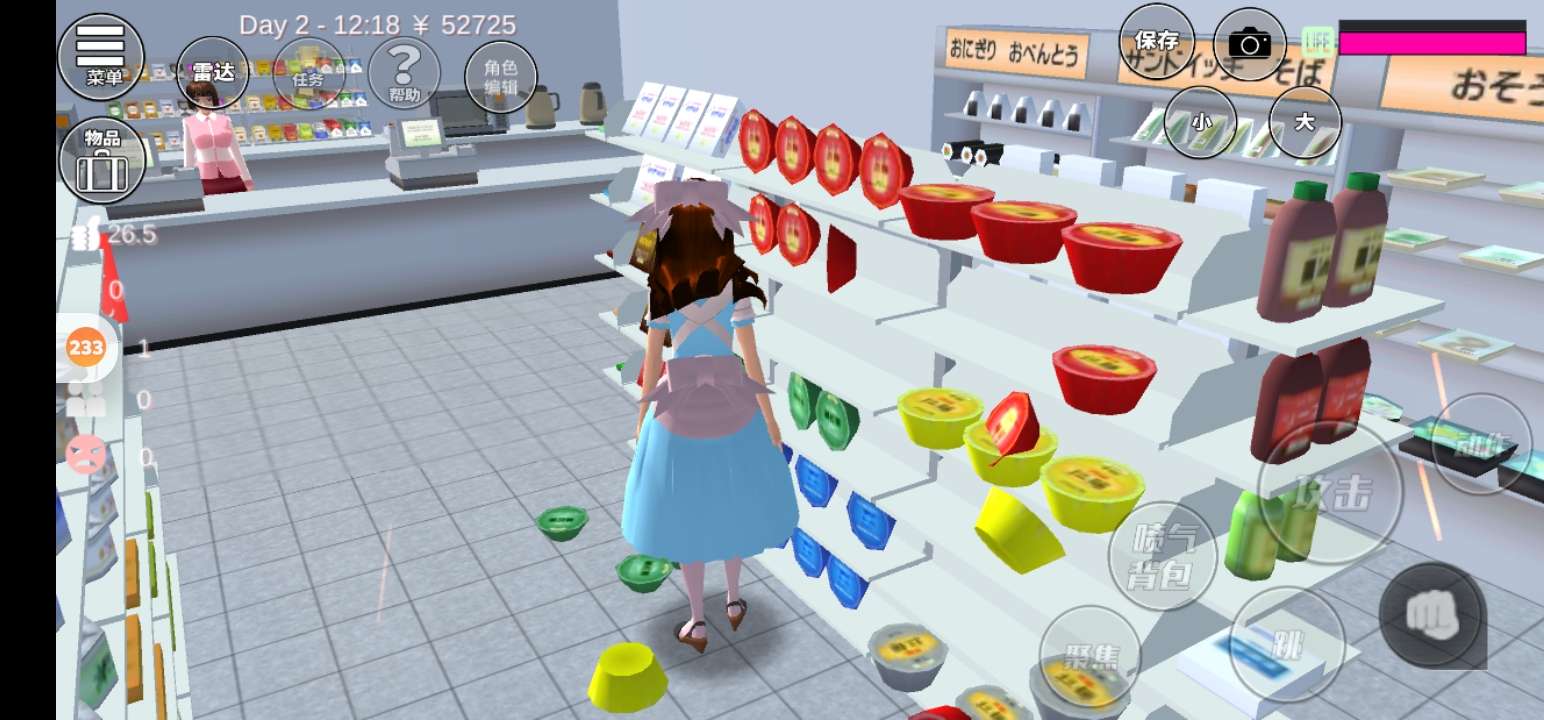Tap the camera screenshot button
Viewport: 1544px width, 720px height.
(1249, 43)
